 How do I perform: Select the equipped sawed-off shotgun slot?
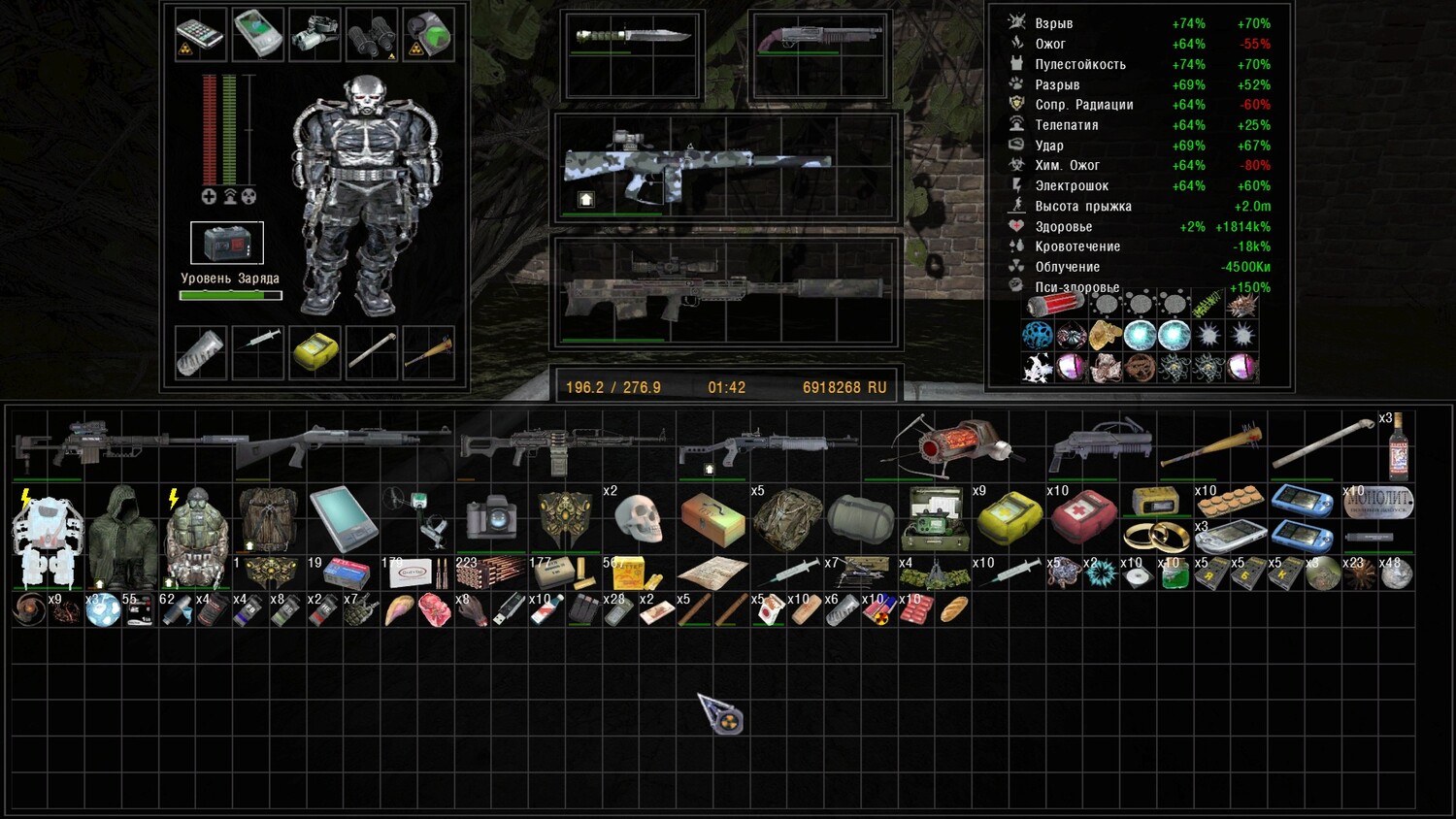(818, 39)
